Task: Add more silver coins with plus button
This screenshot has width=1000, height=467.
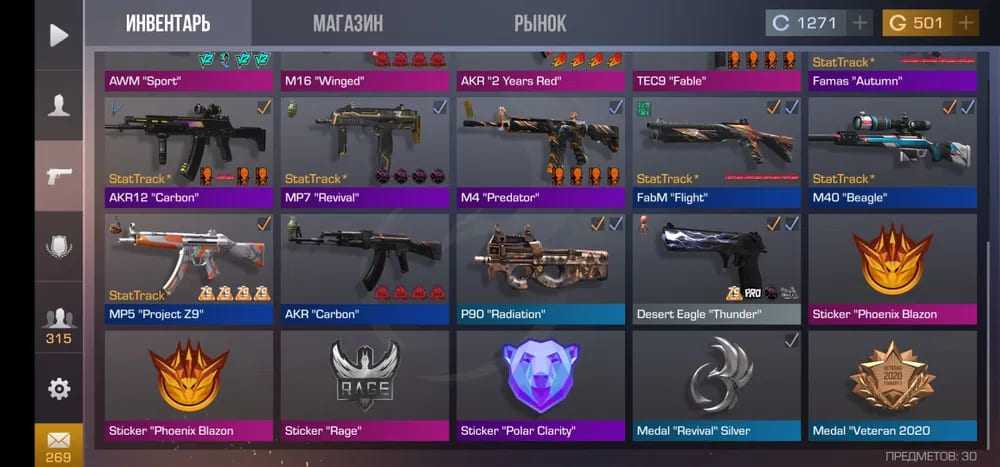Action: [x=860, y=23]
